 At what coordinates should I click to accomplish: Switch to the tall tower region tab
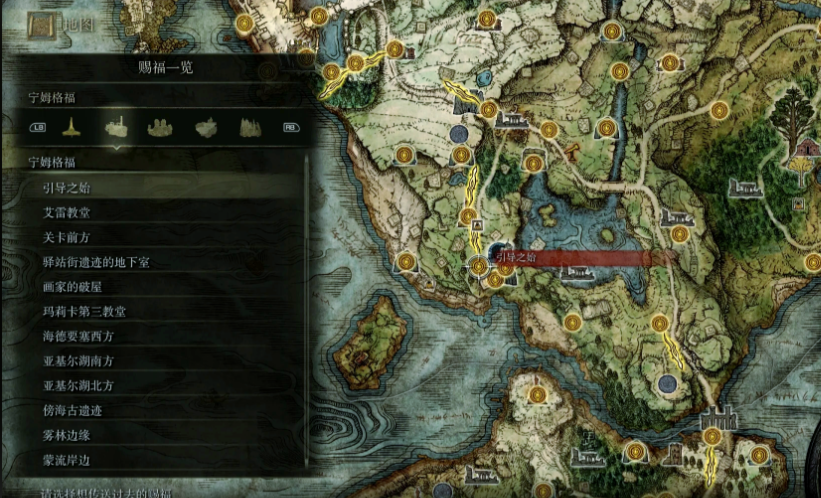[71, 127]
